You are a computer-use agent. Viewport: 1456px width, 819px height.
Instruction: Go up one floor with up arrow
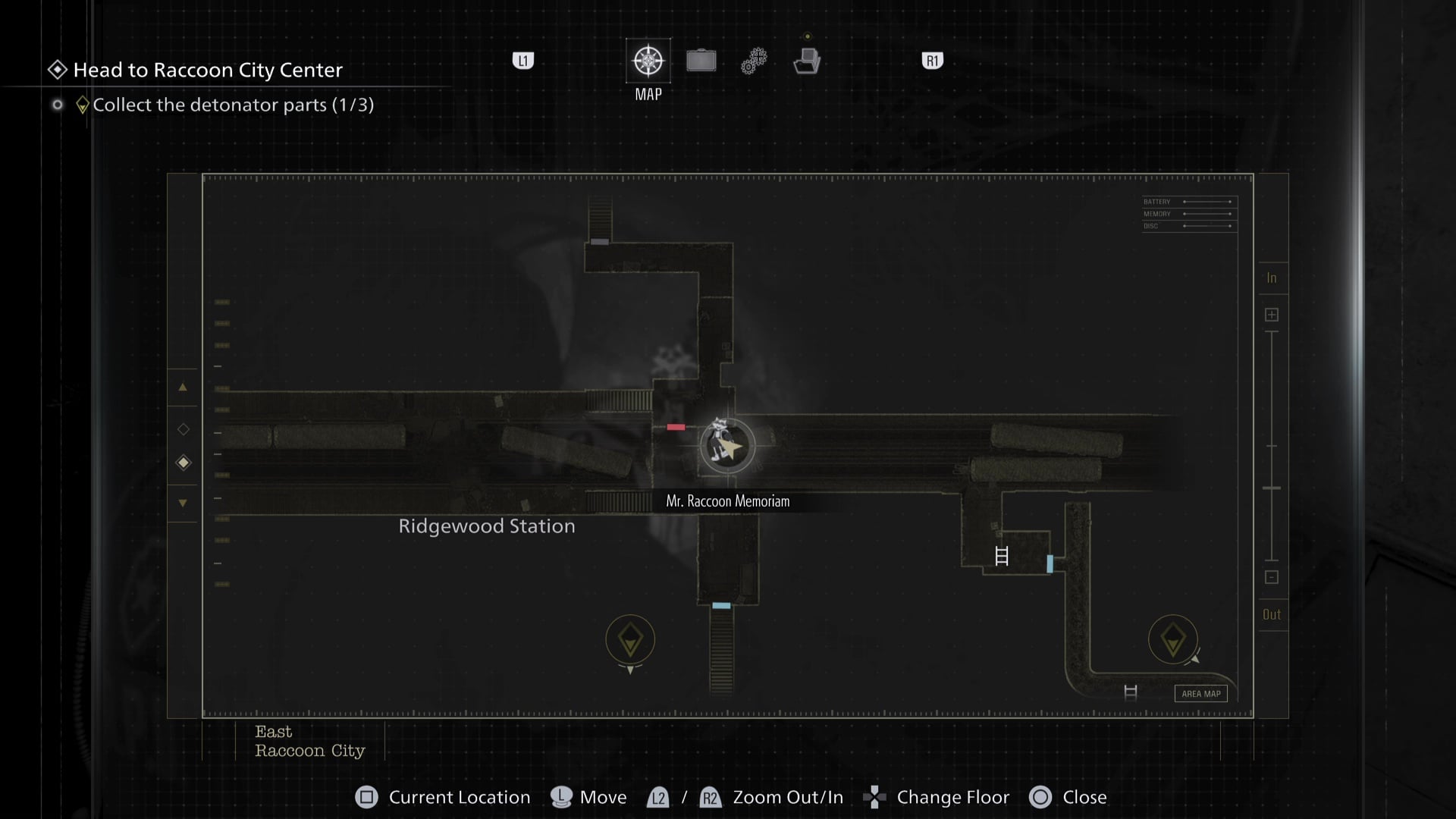tap(183, 388)
